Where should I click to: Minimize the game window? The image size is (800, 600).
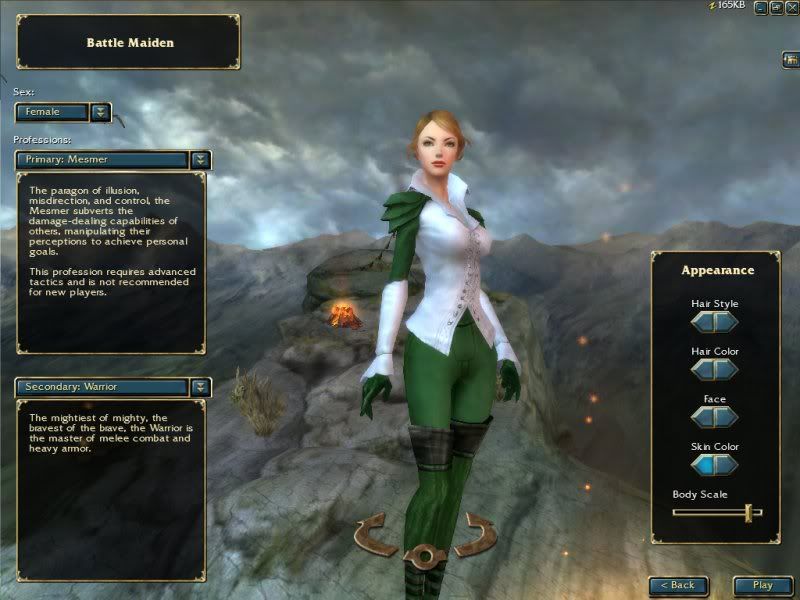point(762,7)
